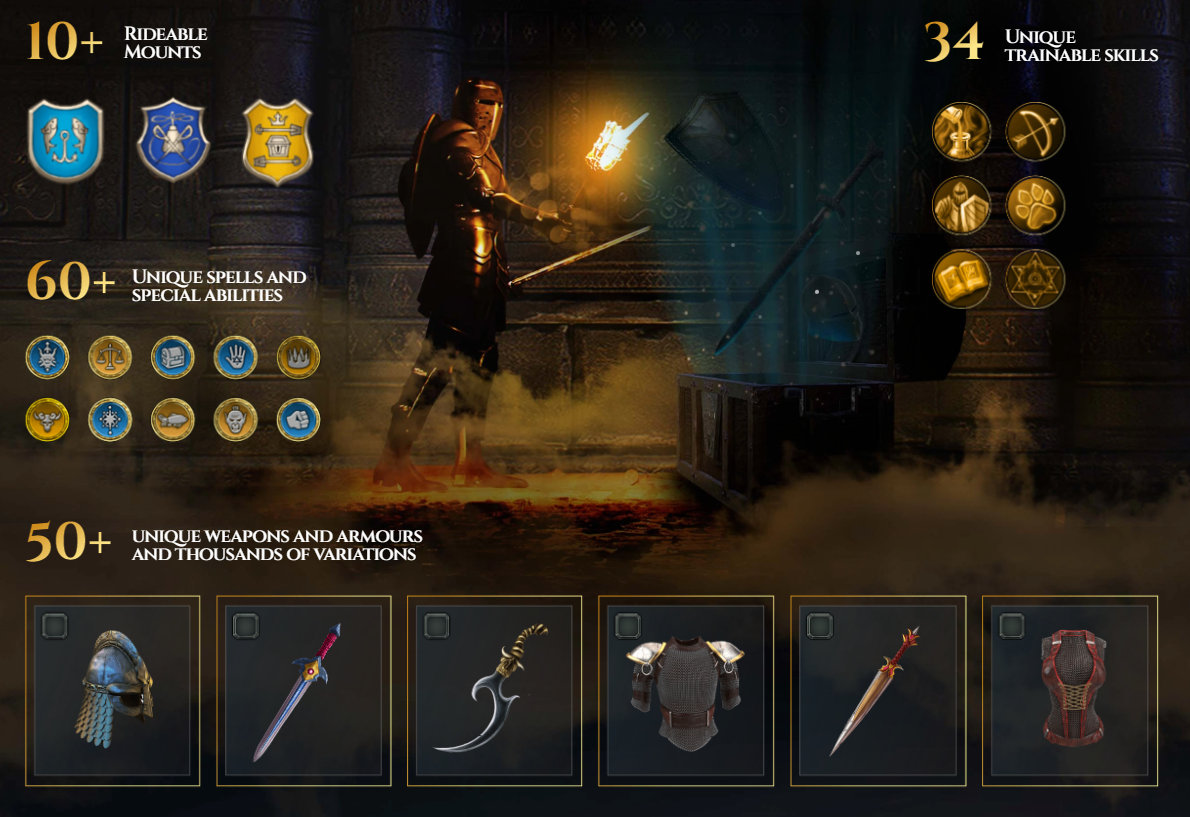This screenshot has height=817, width=1190.
Task: Select the dark blue crossed-tools shield emblem
Action: pos(173,140)
